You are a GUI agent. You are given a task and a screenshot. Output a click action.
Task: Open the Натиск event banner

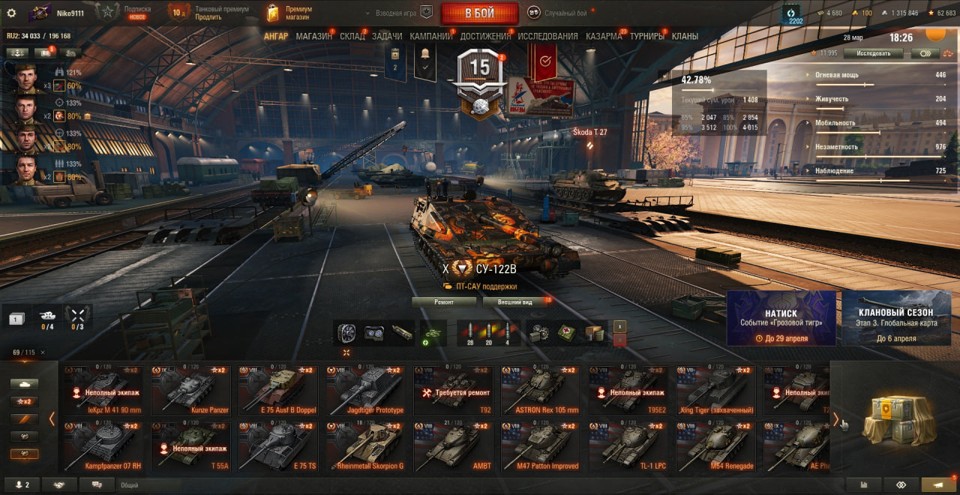pyautogui.click(x=781, y=318)
